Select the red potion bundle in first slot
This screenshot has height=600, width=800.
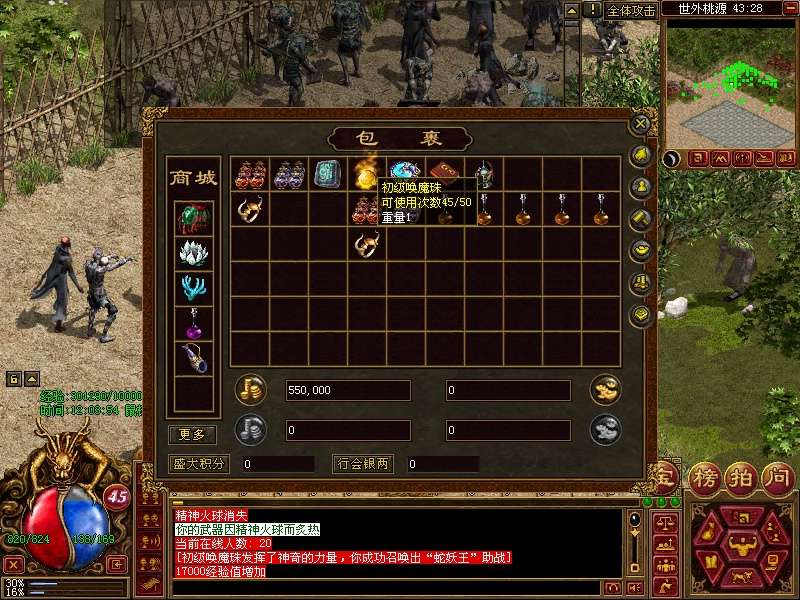250,175
